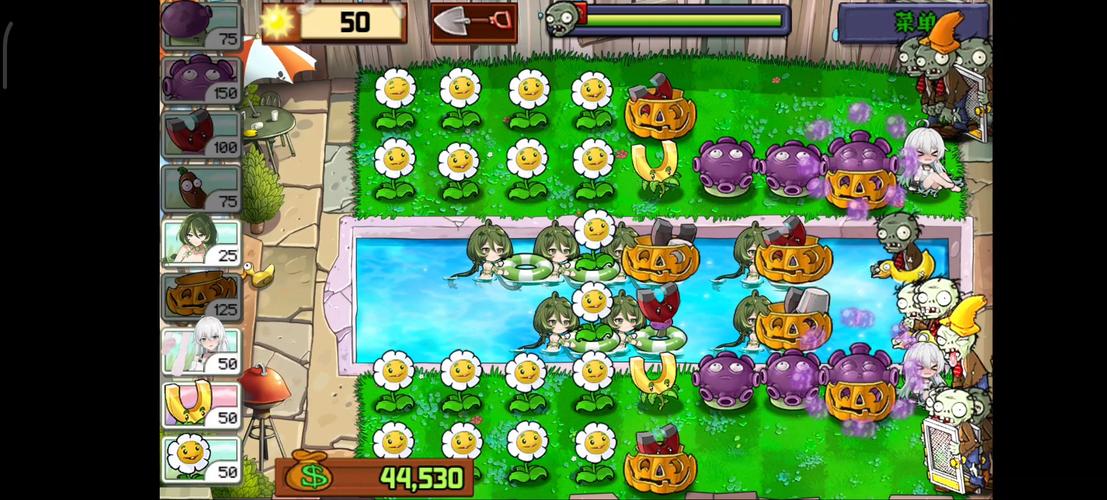Select the Marigold seed packet

click(200, 459)
